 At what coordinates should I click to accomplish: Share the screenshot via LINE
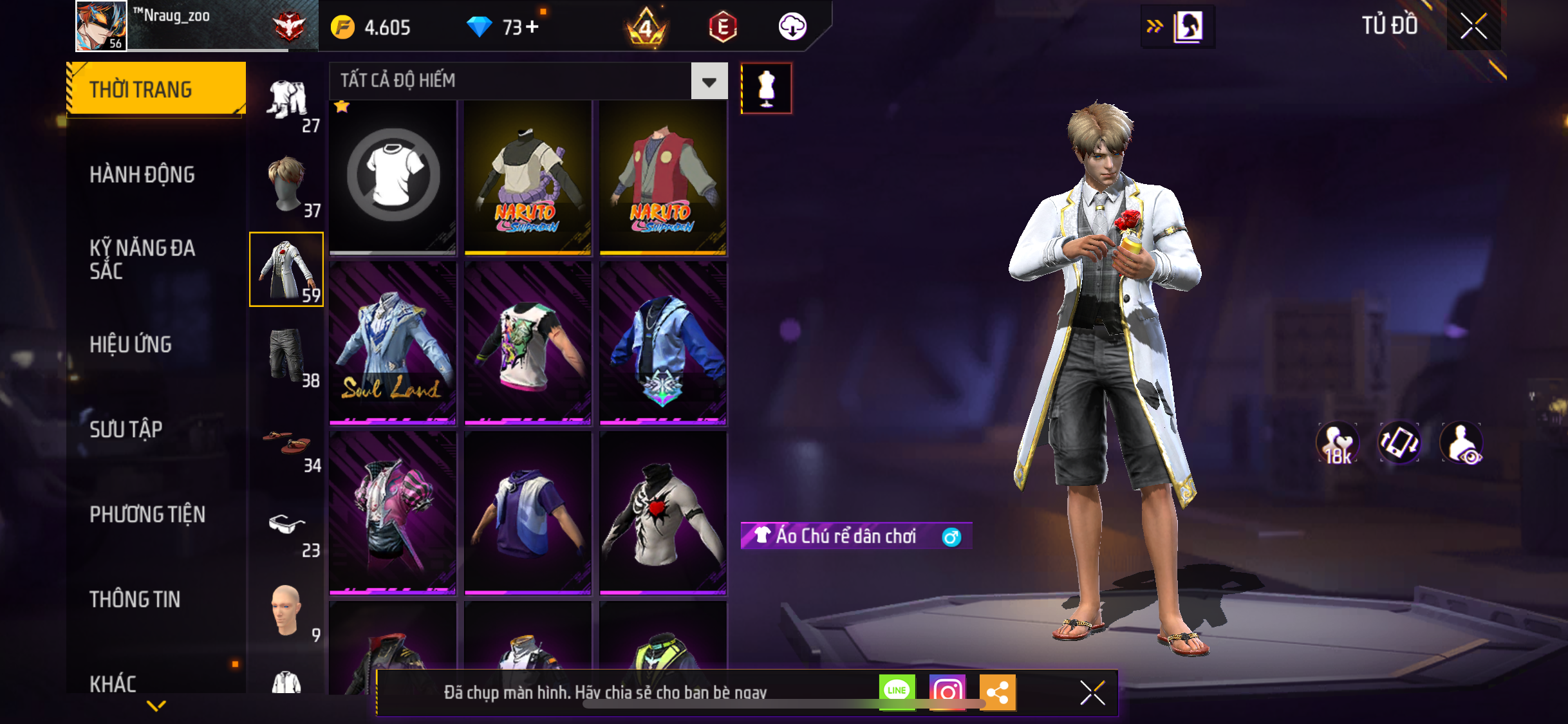[x=897, y=691]
